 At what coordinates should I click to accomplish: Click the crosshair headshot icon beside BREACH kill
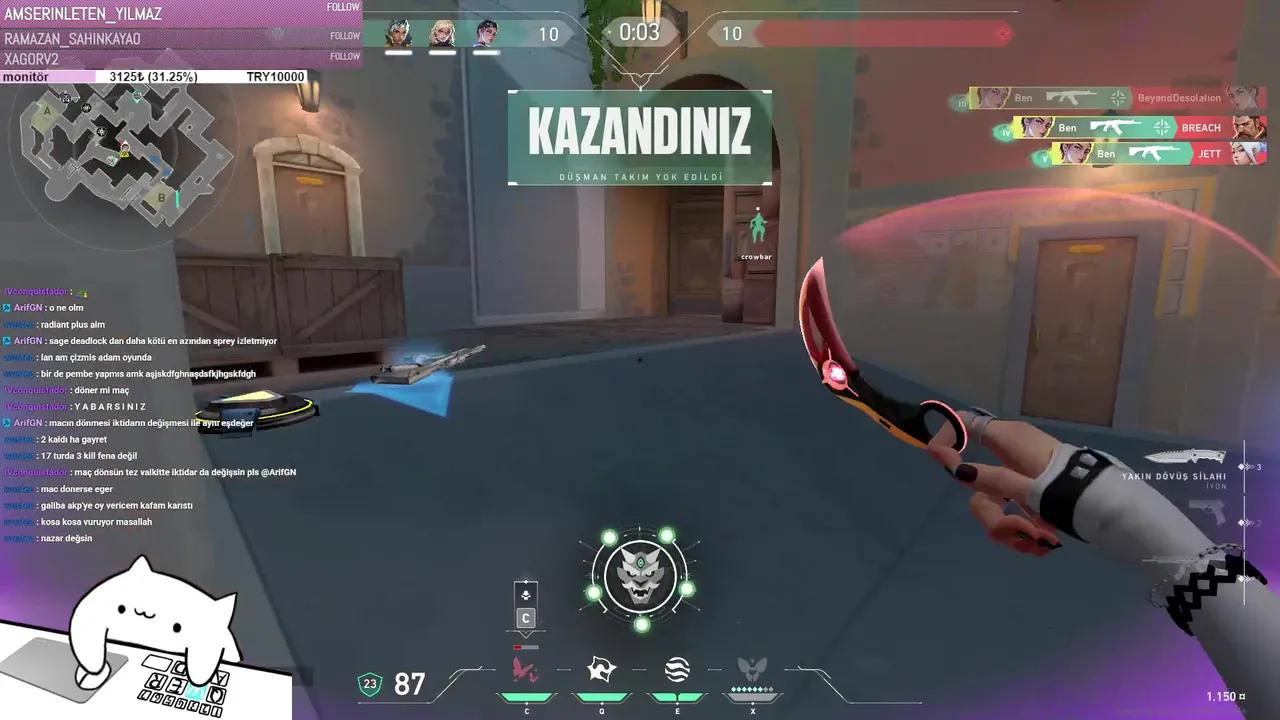tap(1161, 128)
